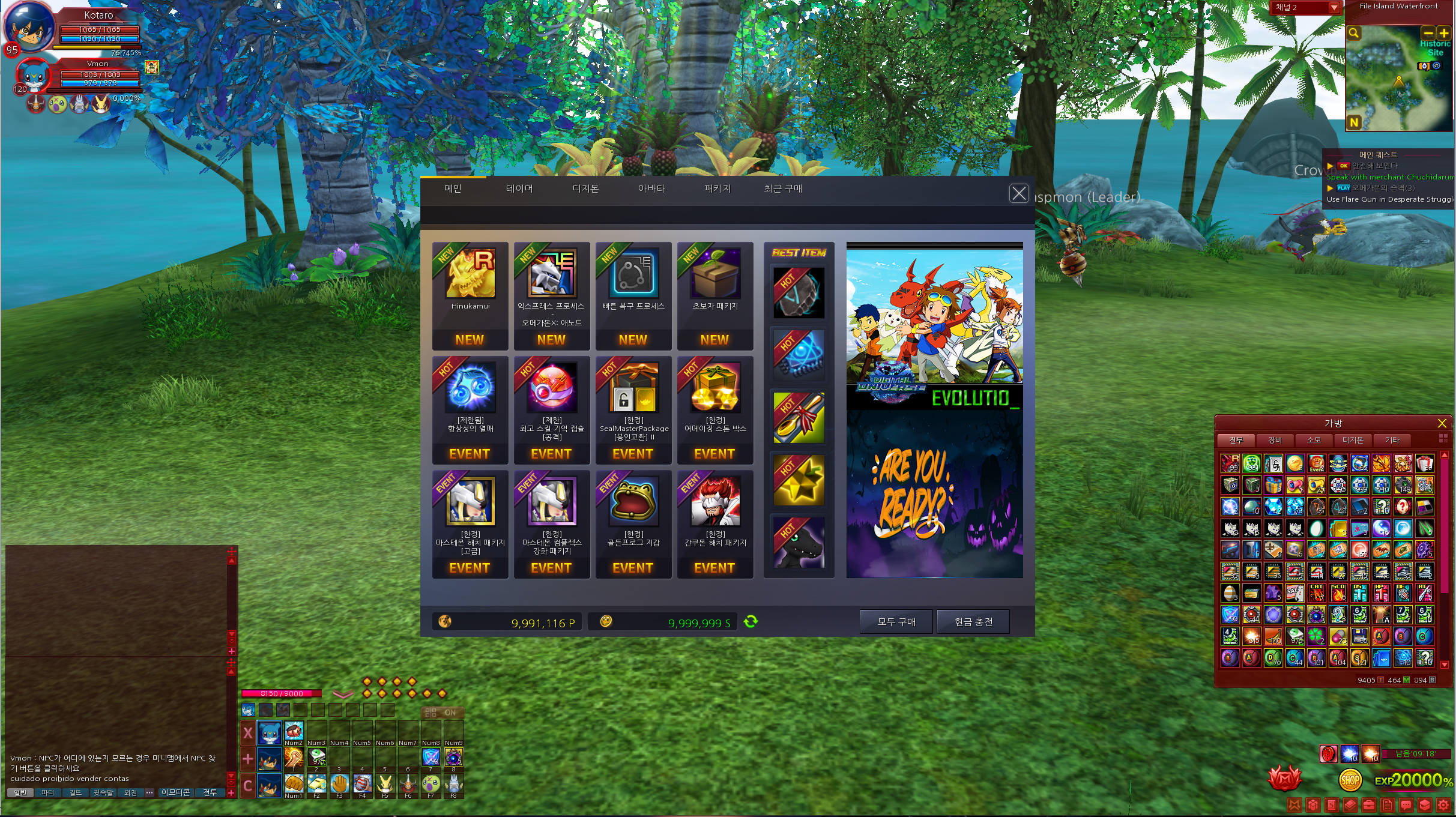Switch to the 테이머 shop tab
The height and width of the screenshot is (817, 1456).
point(519,188)
